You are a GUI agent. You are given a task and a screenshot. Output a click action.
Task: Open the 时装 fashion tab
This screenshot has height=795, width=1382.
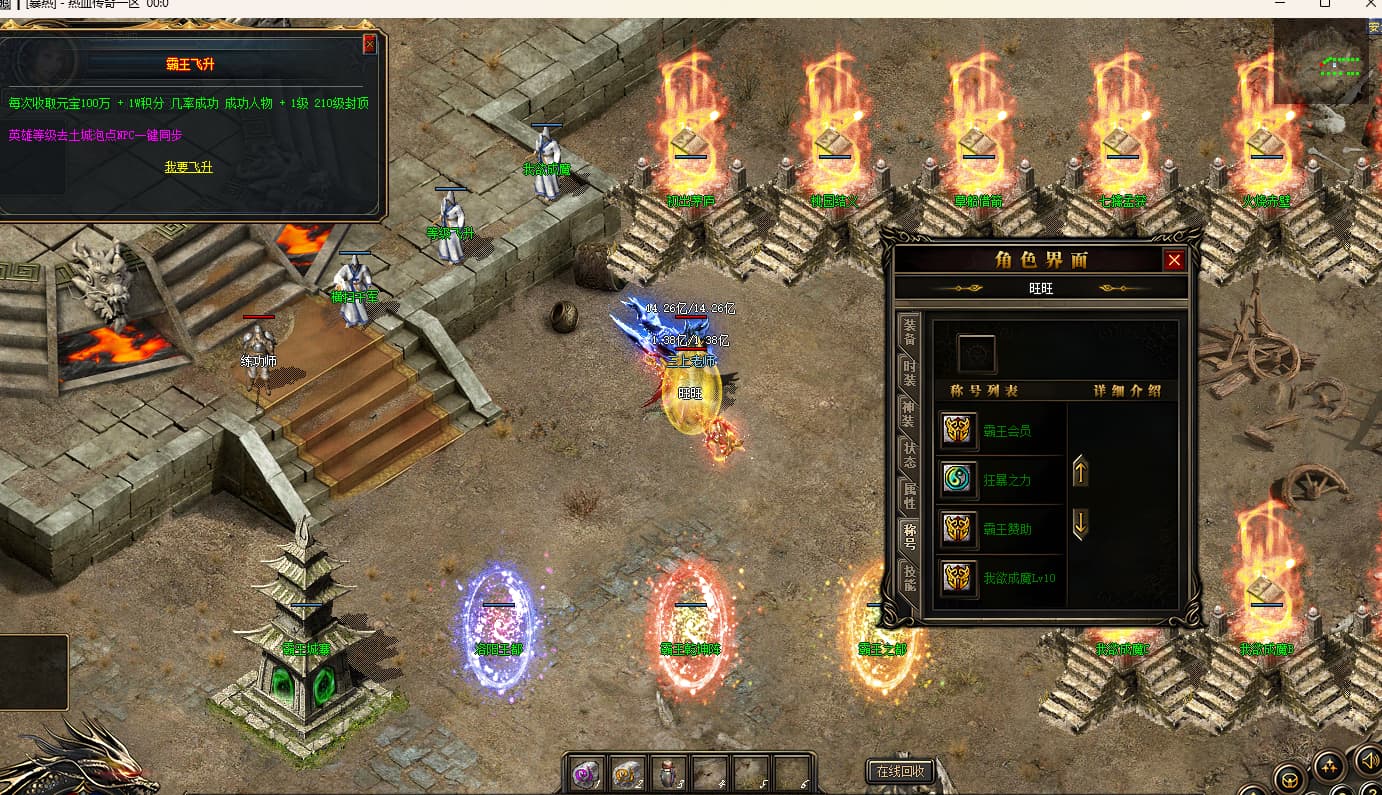pyautogui.click(x=909, y=373)
